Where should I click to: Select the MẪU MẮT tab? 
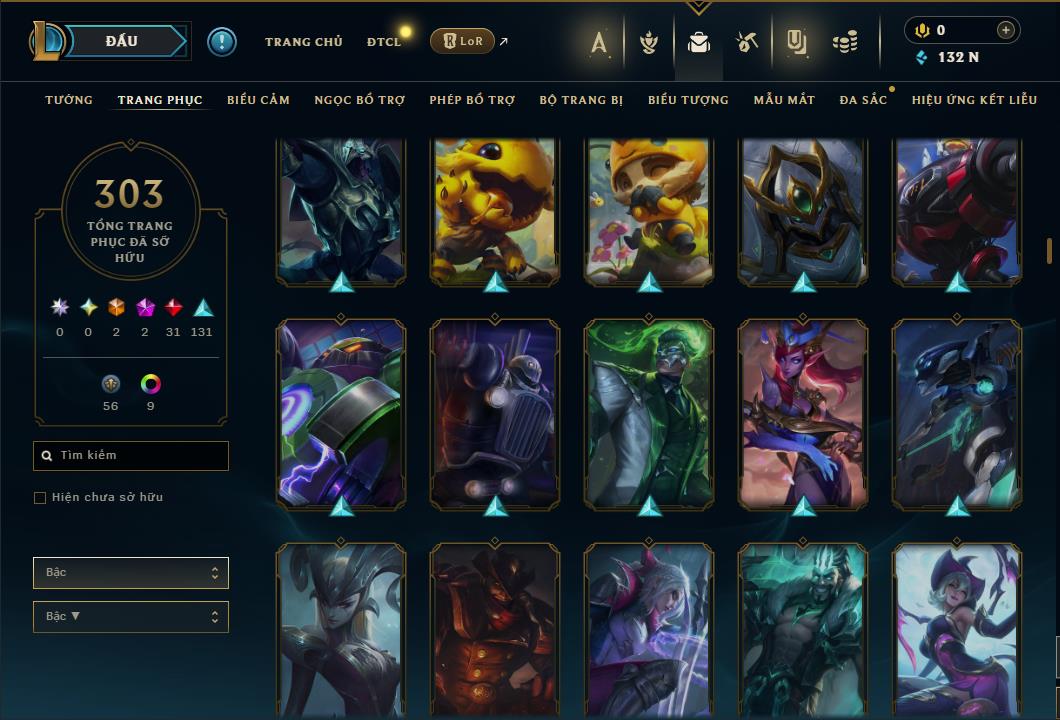(784, 100)
